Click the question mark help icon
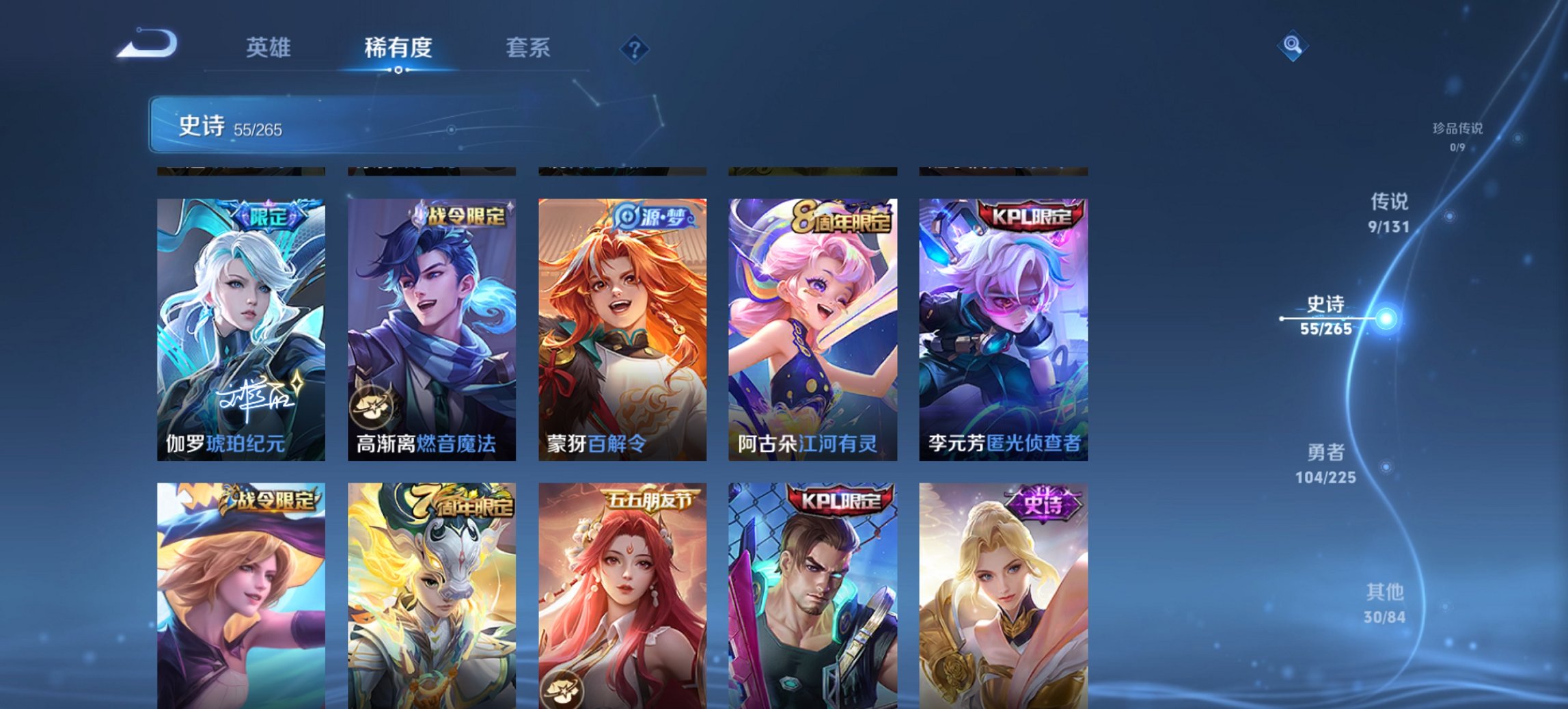Viewport: 1568px width, 709px height. click(635, 49)
